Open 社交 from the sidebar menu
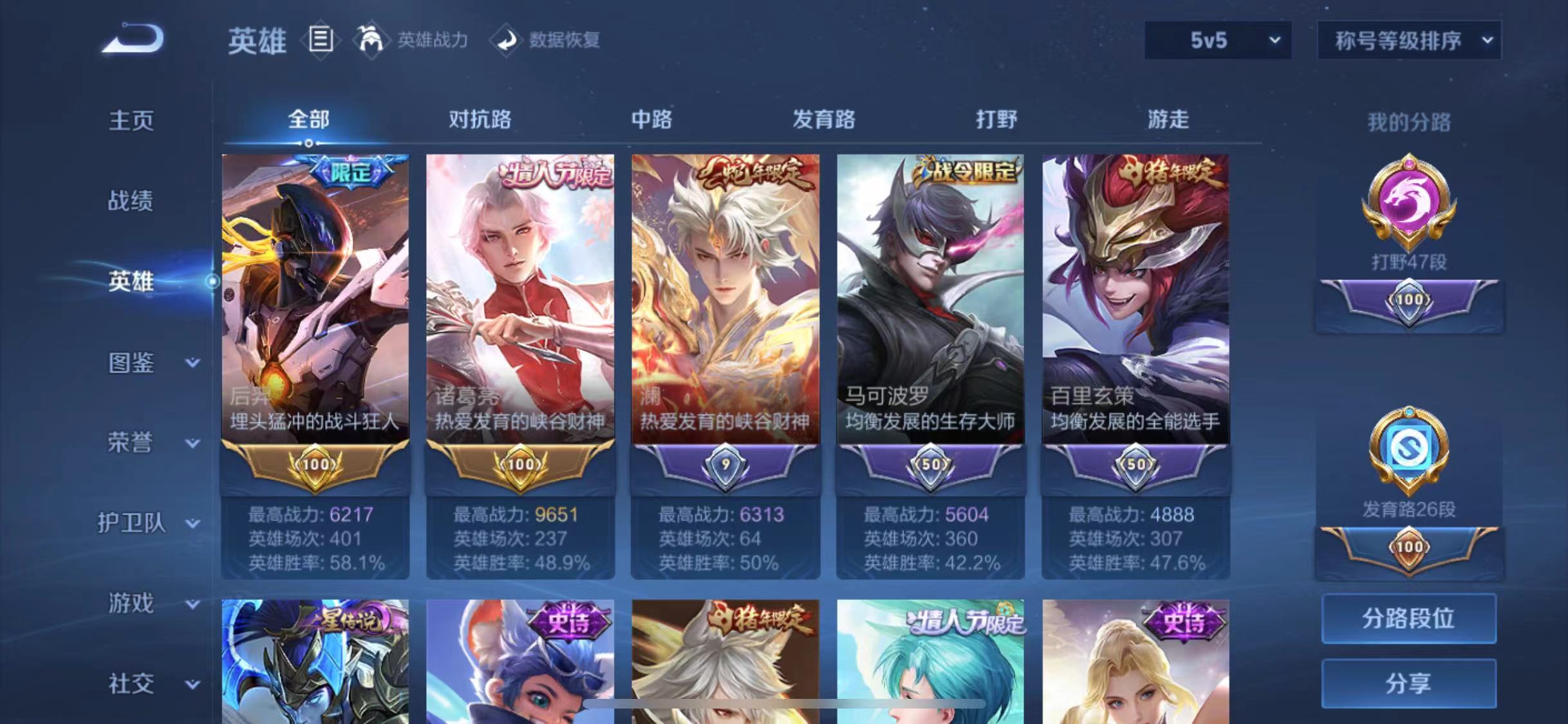Image resolution: width=1568 pixels, height=724 pixels. (x=132, y=683)
